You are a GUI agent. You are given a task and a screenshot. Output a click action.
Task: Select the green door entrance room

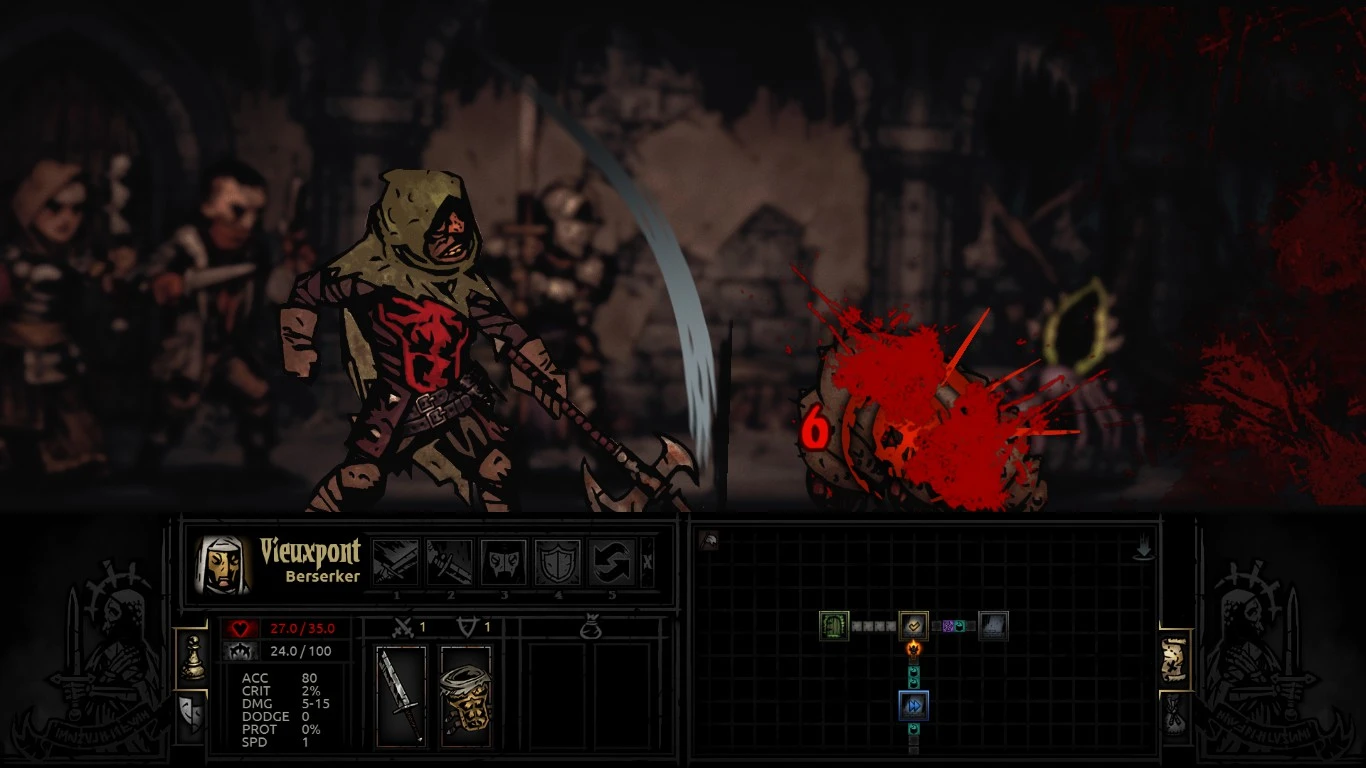point(834,626)
